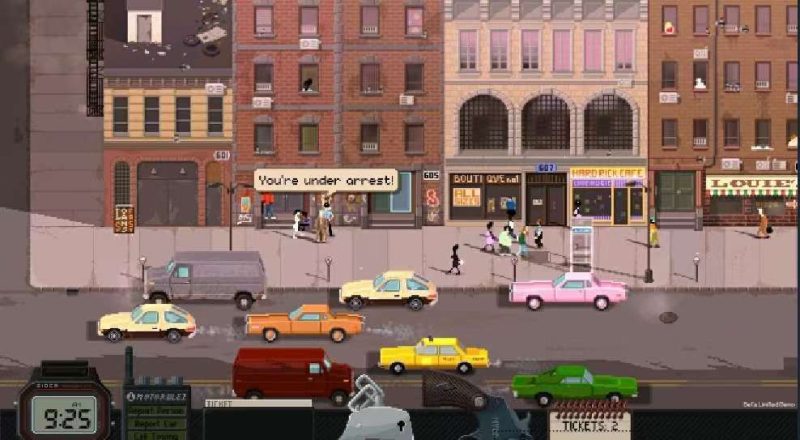Open the Tickets notebook
This screenshot has width=800, height=440.
[x=588, y=423]
